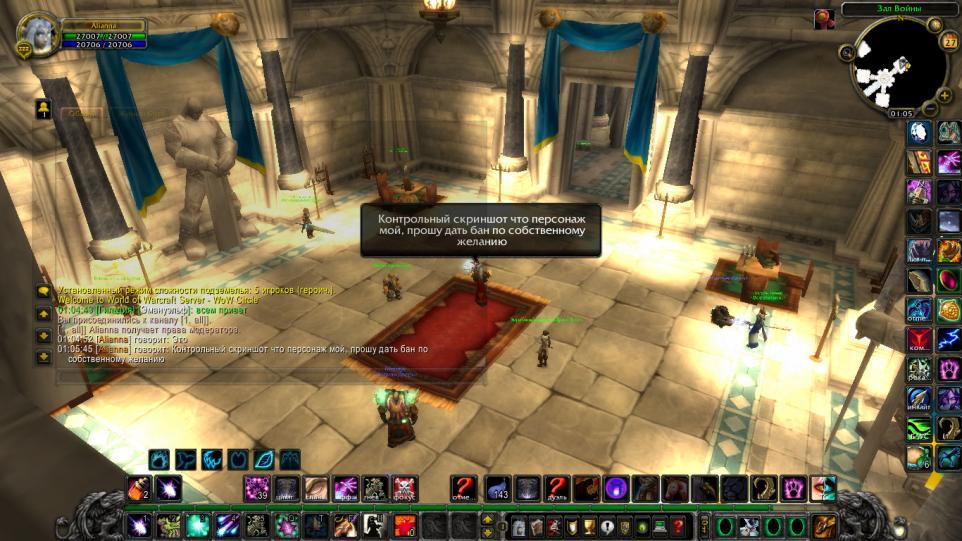Zoom out the minimap with minus button

tap(930, 108)
